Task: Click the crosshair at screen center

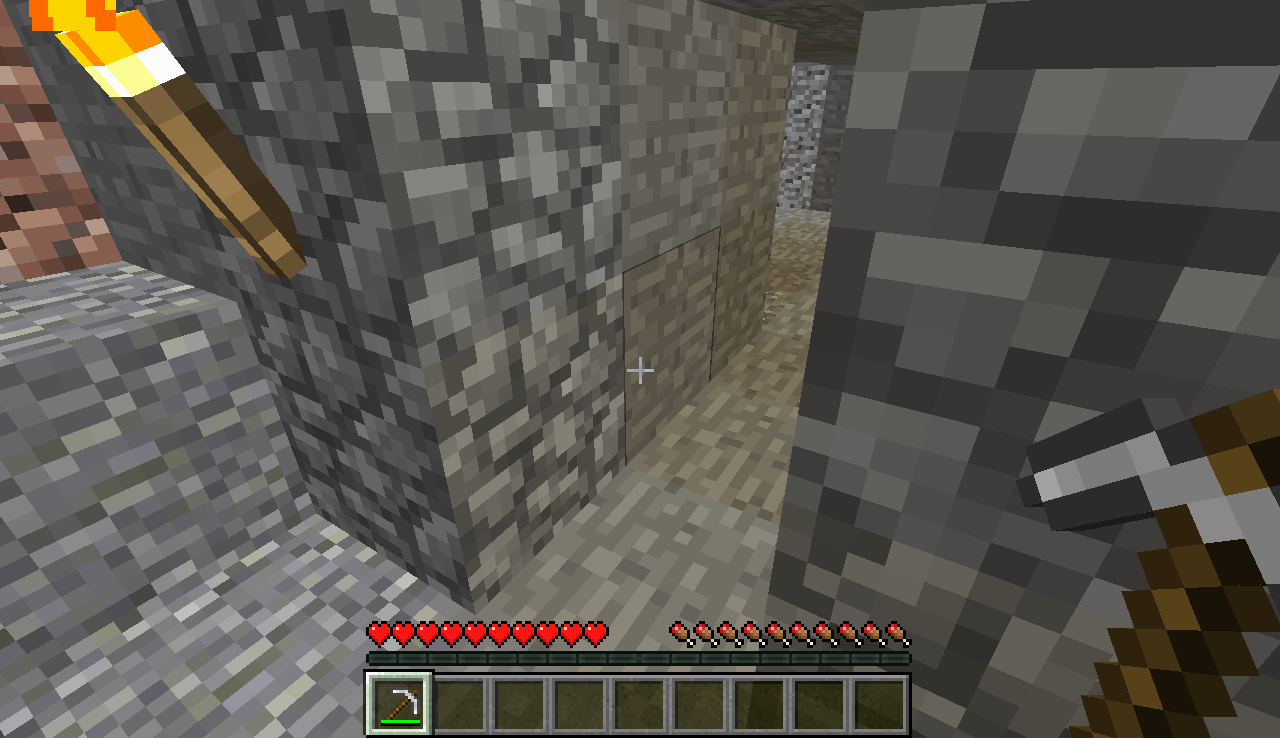Action: pyautogui.click(x=640, y=369)
